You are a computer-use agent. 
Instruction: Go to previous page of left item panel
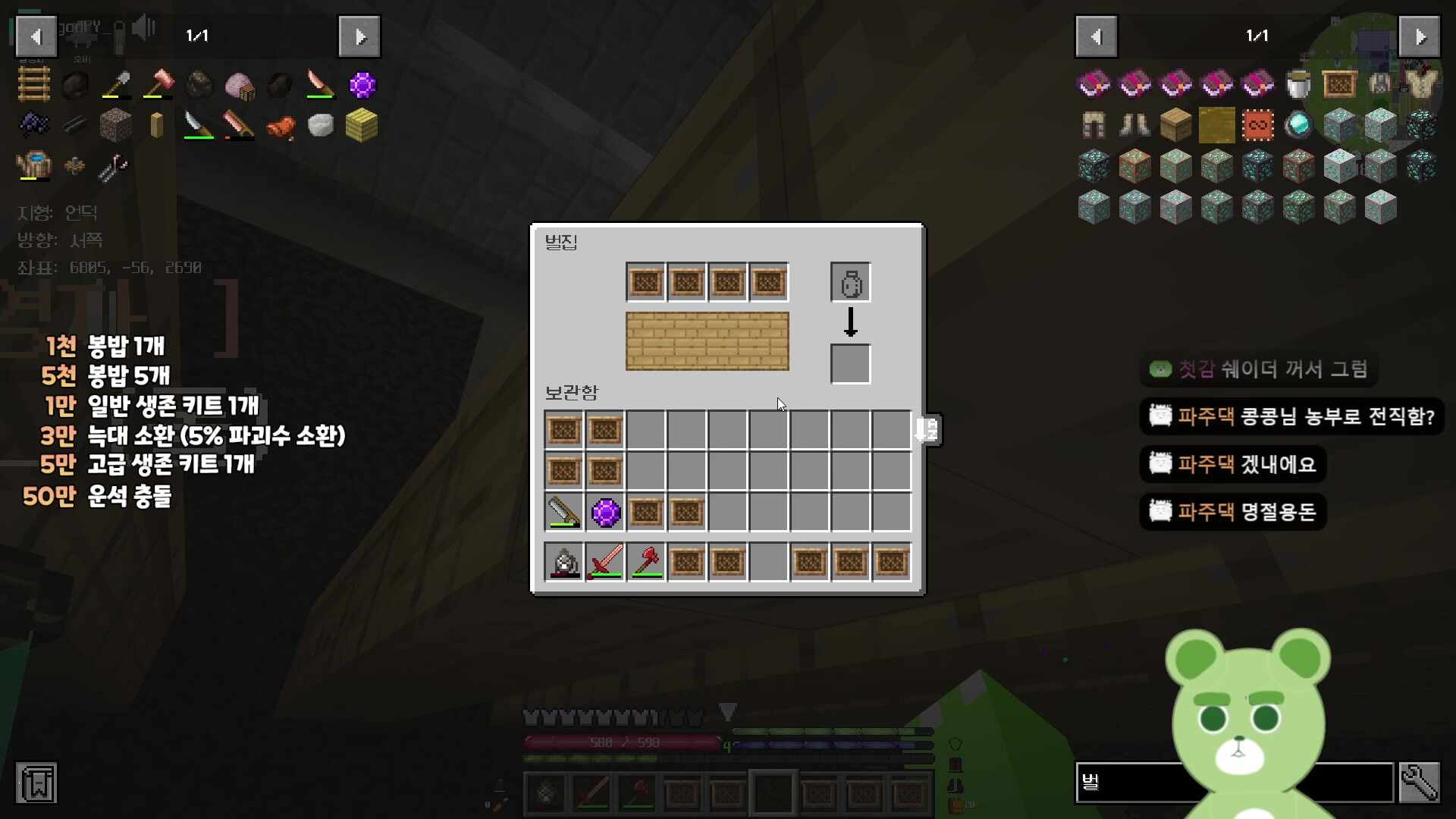point(36,36)
